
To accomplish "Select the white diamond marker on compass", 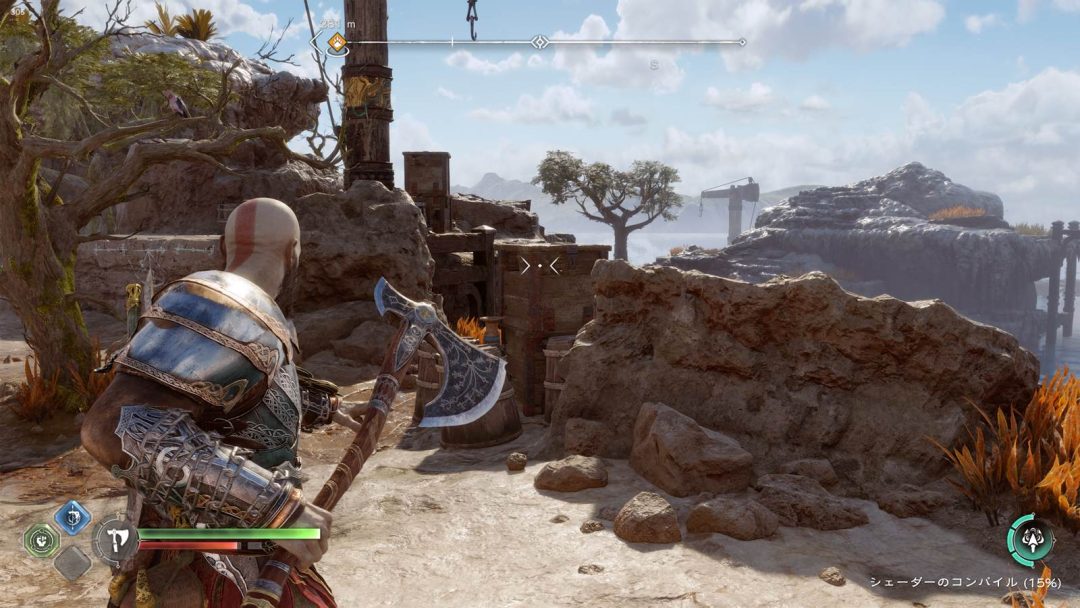I will pos(540,42).
